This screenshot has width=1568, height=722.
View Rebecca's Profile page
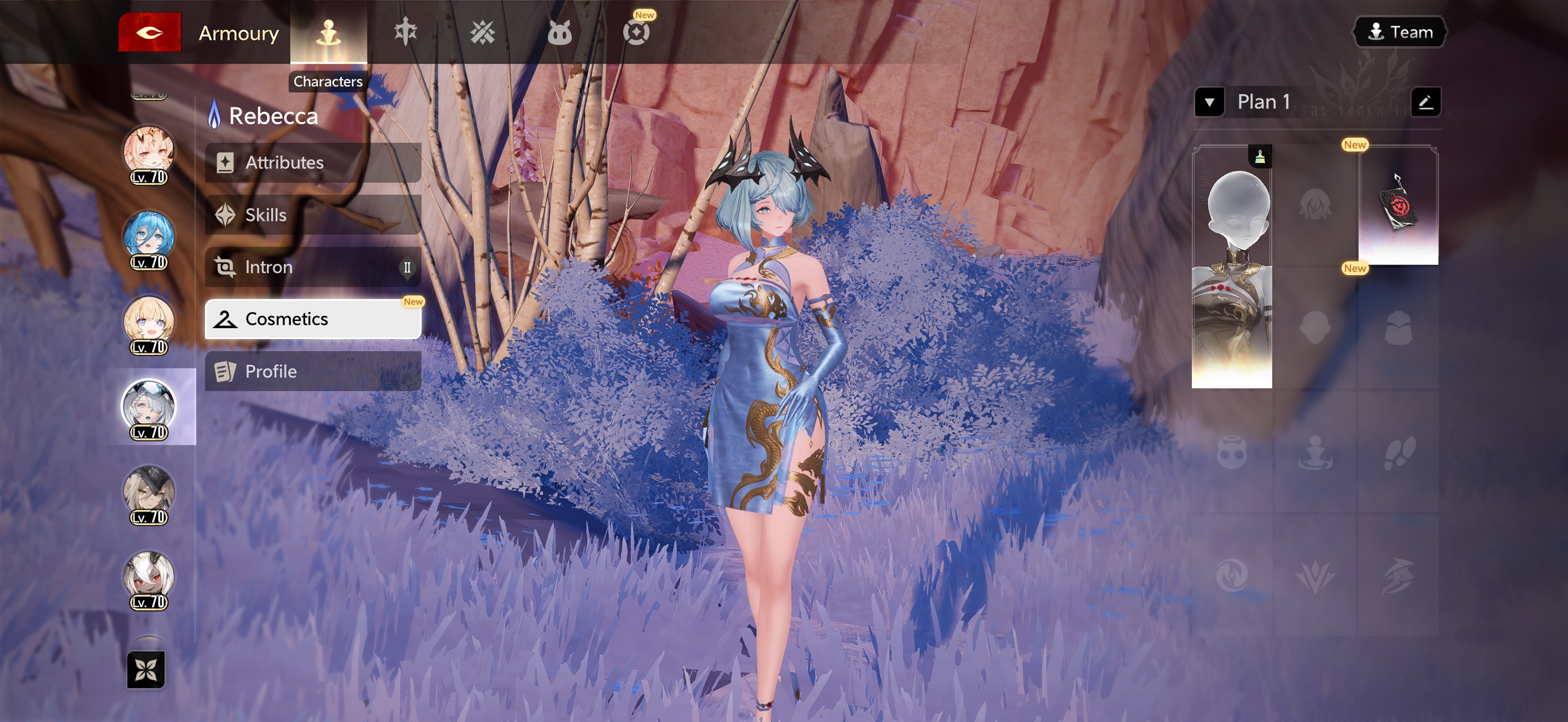[313, 371]
